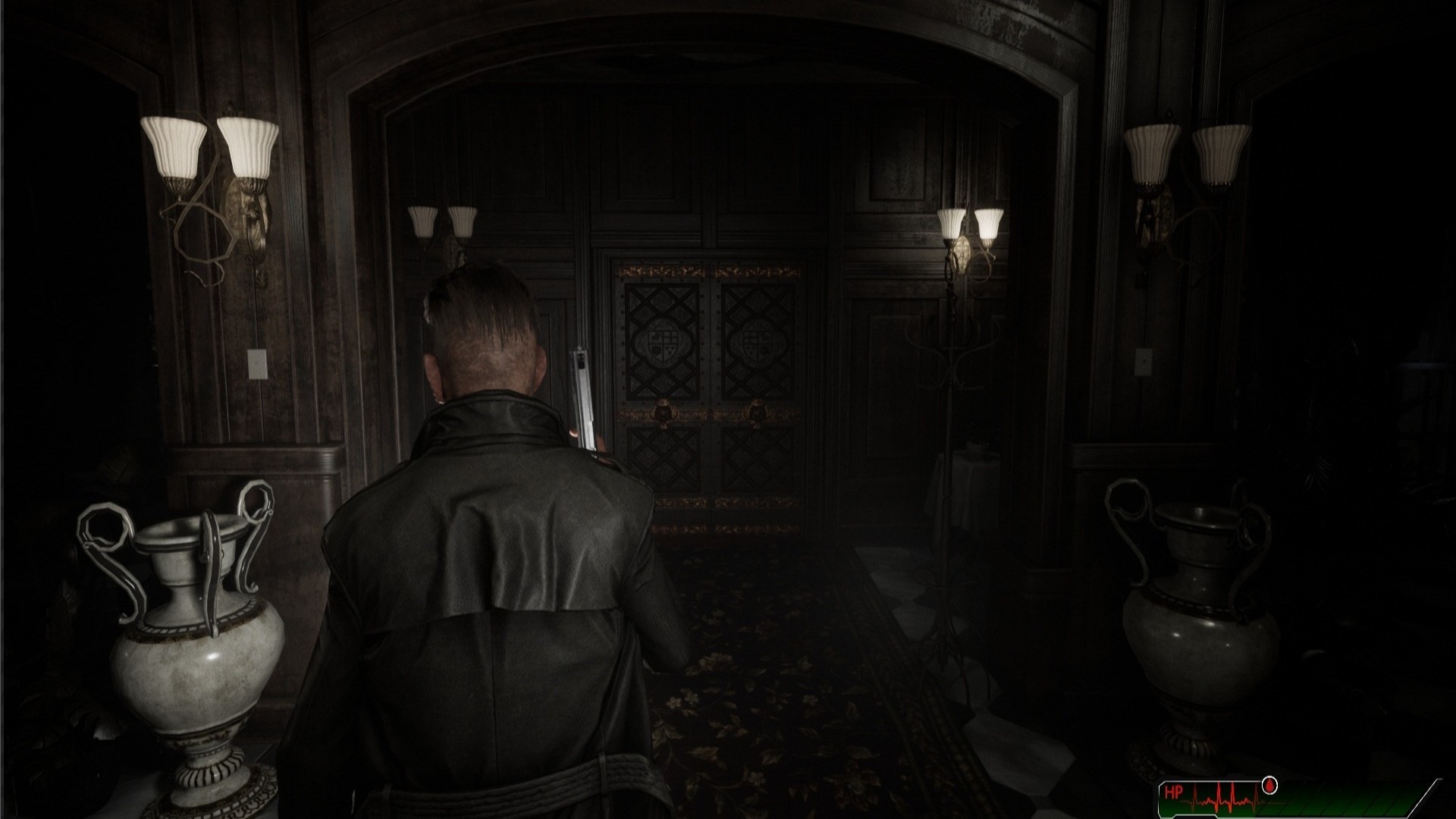Click the blood drop icon on the HP monitor
The width and height of the screenshot is (1456, 819).
point(1269,785)
